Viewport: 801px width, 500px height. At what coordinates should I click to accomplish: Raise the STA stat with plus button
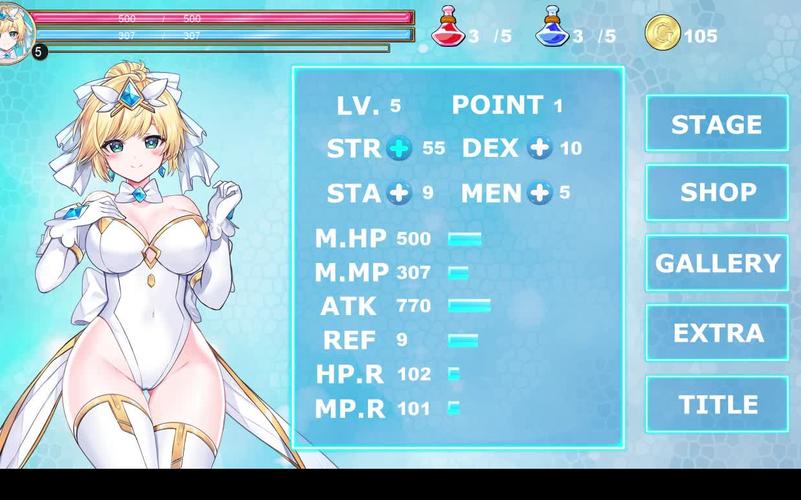(x=399, y=193)
